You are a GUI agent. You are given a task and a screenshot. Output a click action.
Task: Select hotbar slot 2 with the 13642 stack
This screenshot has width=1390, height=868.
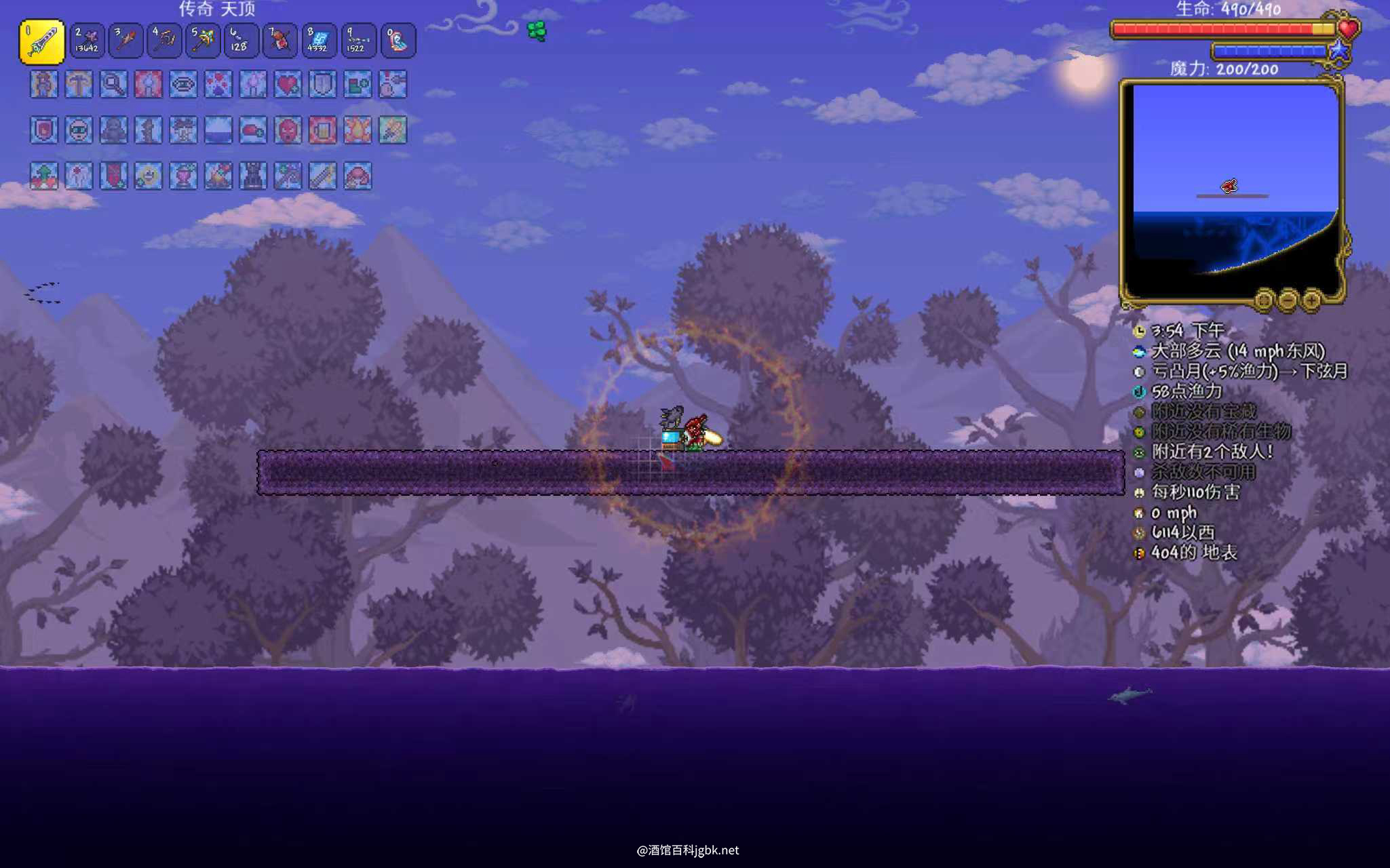[x=87, y=41]
